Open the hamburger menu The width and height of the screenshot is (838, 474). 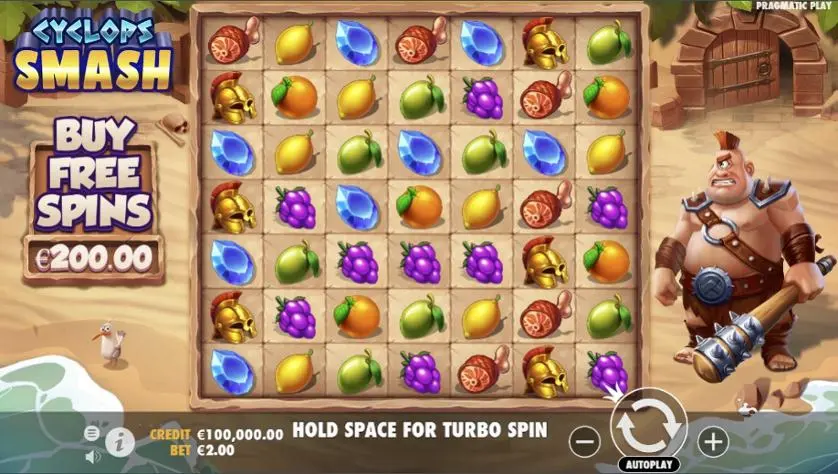(x=92, y=433)
